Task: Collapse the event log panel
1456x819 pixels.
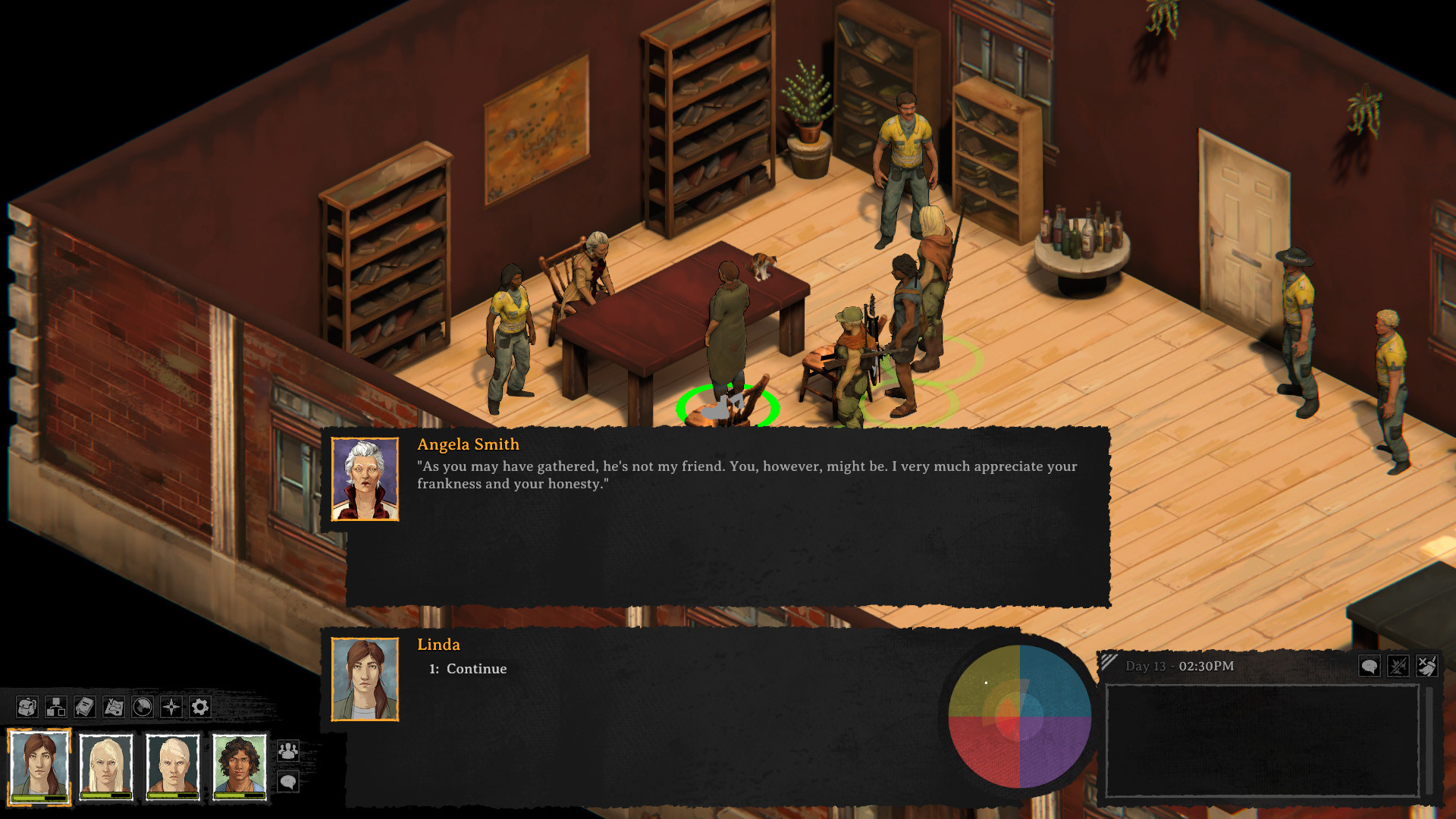Action: (1108, 662)
